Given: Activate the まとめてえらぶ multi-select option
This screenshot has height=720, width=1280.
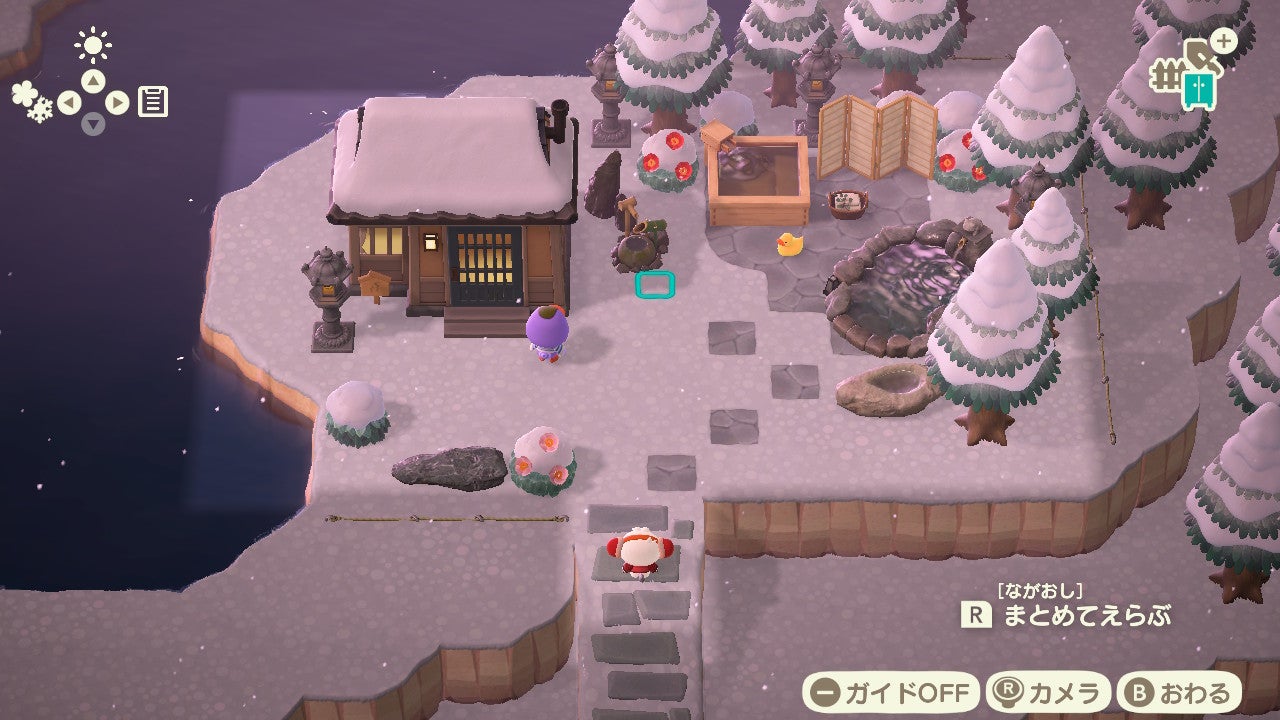Looking at the screenshot, I should 1066,614.
